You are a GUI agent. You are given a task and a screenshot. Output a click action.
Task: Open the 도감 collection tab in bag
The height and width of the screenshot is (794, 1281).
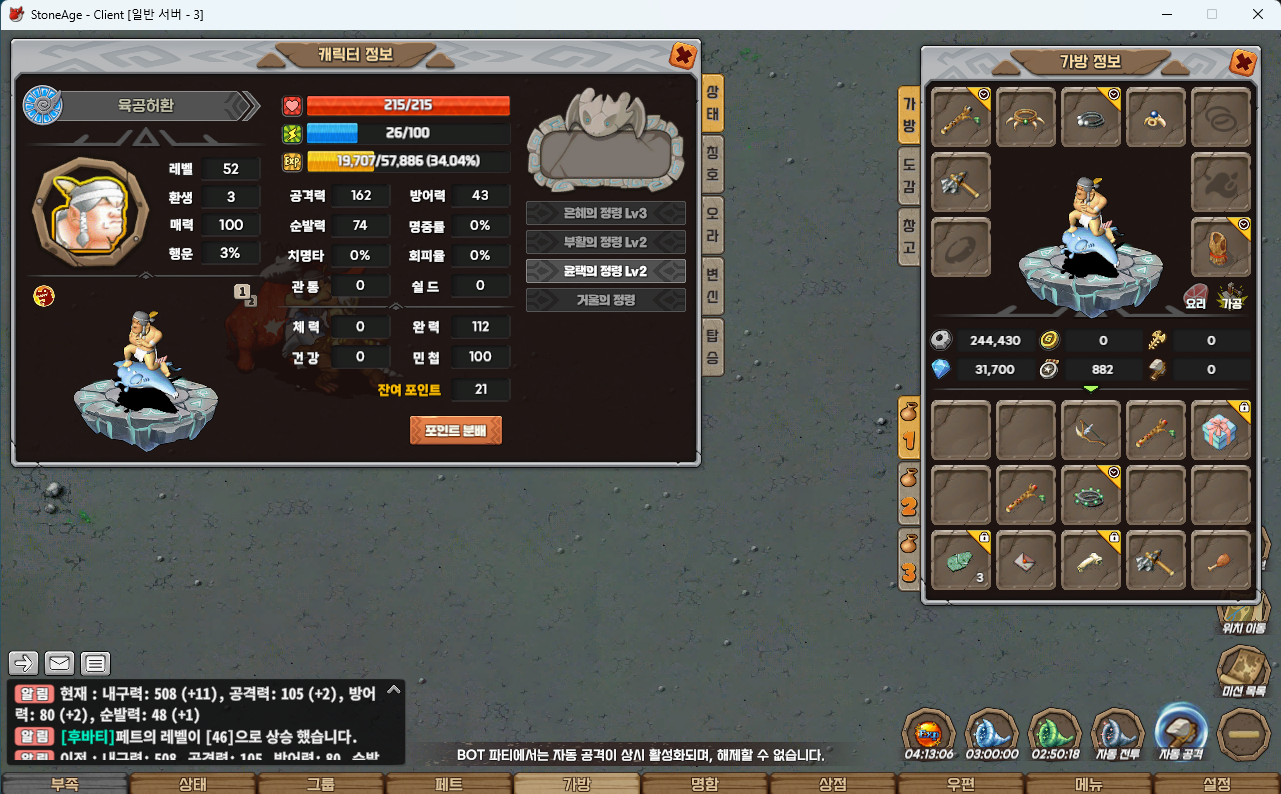pos(909,175)
